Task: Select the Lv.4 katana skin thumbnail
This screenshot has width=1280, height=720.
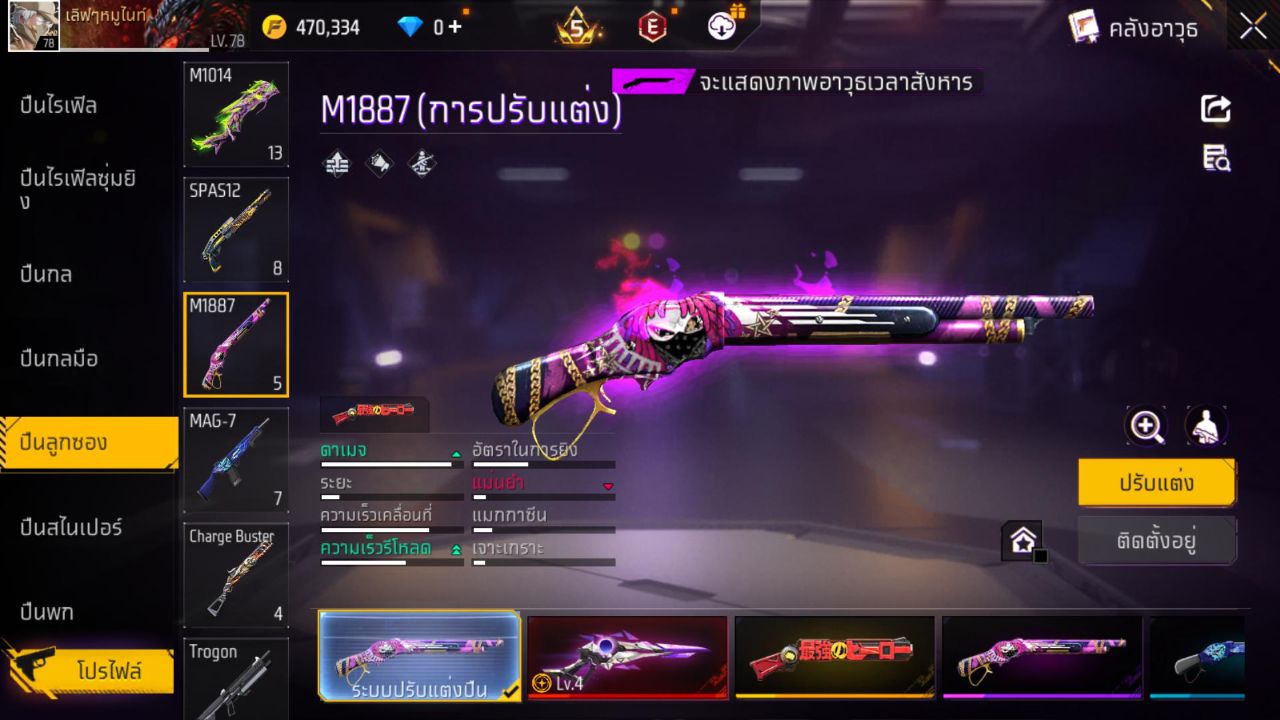Action: coord(627,657)
